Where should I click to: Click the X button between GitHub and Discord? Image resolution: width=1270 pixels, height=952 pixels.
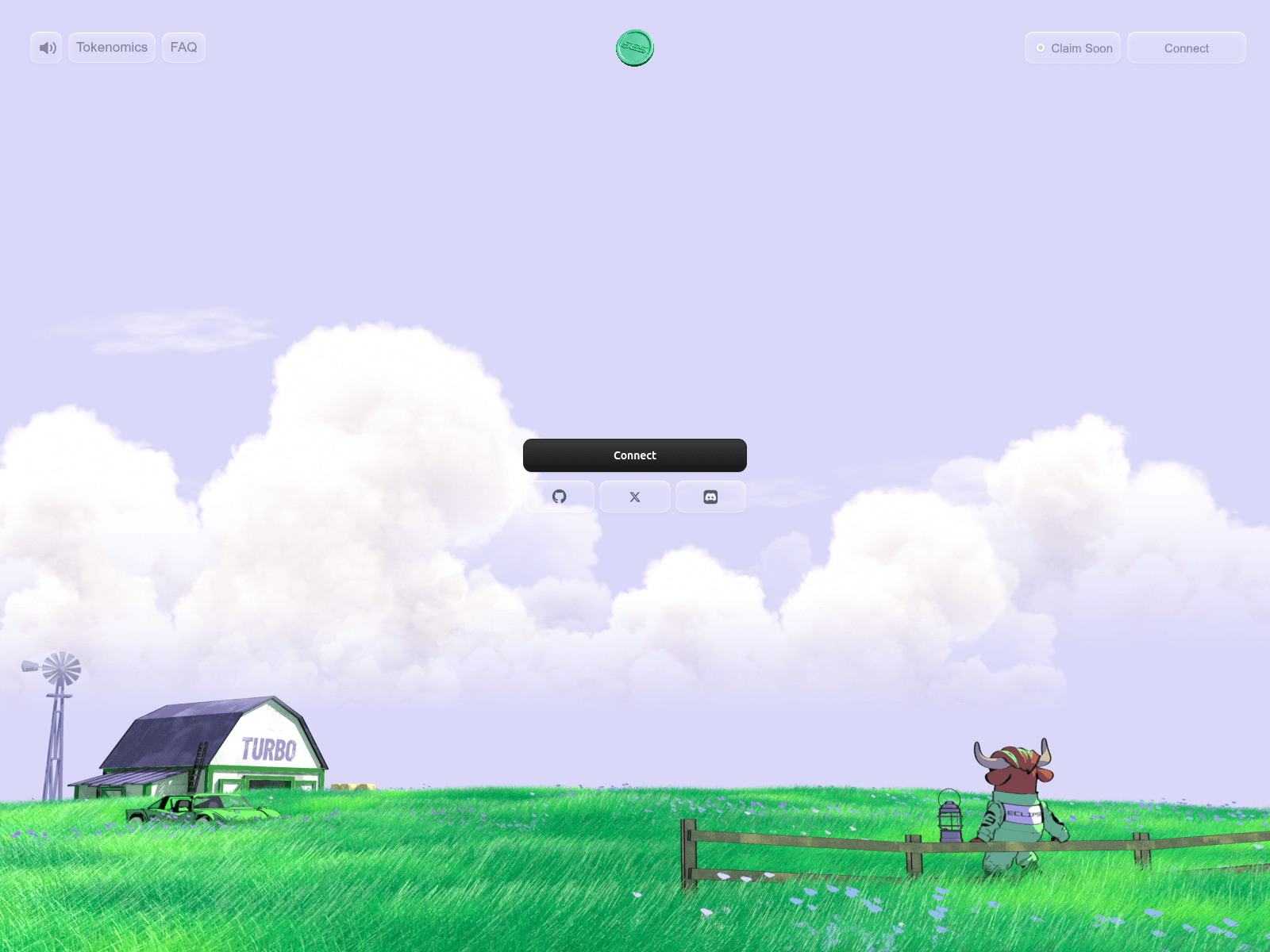tap(634, 497)
